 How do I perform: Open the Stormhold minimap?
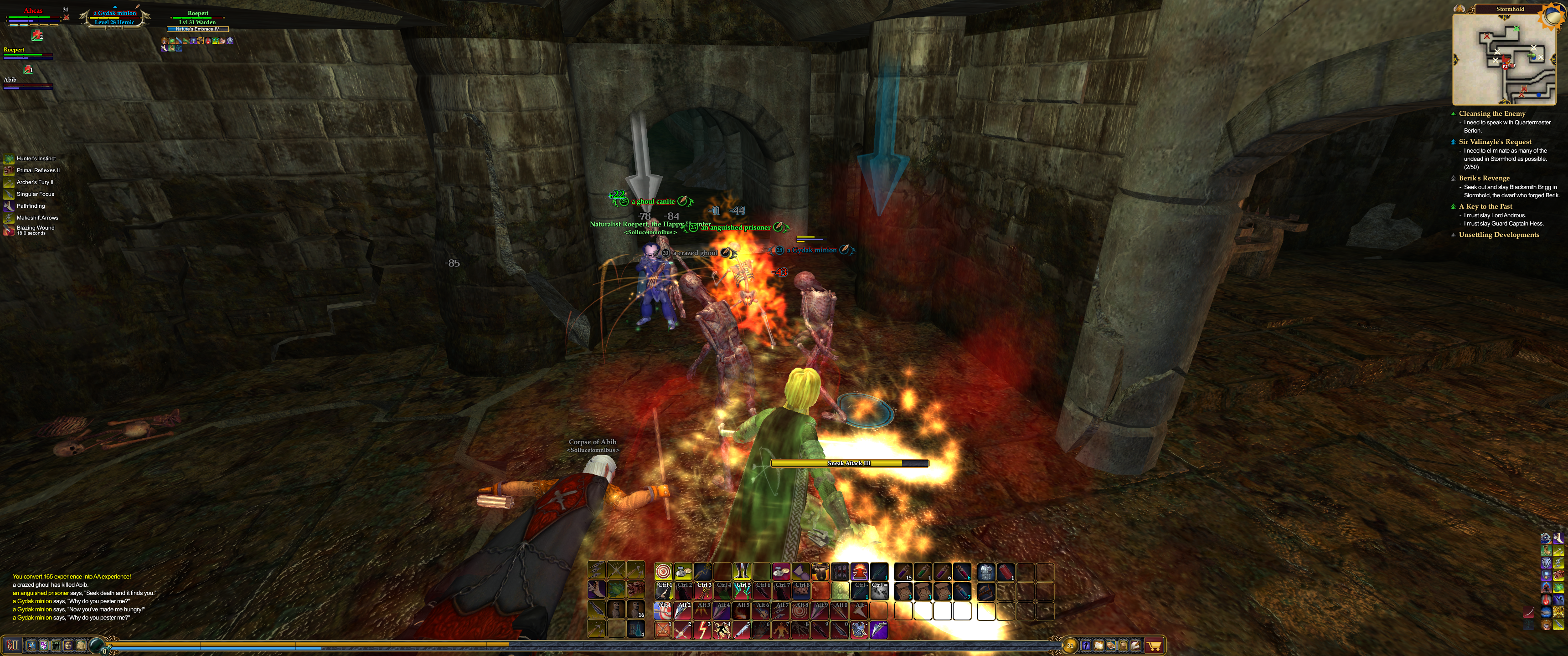coord(1503,59)
